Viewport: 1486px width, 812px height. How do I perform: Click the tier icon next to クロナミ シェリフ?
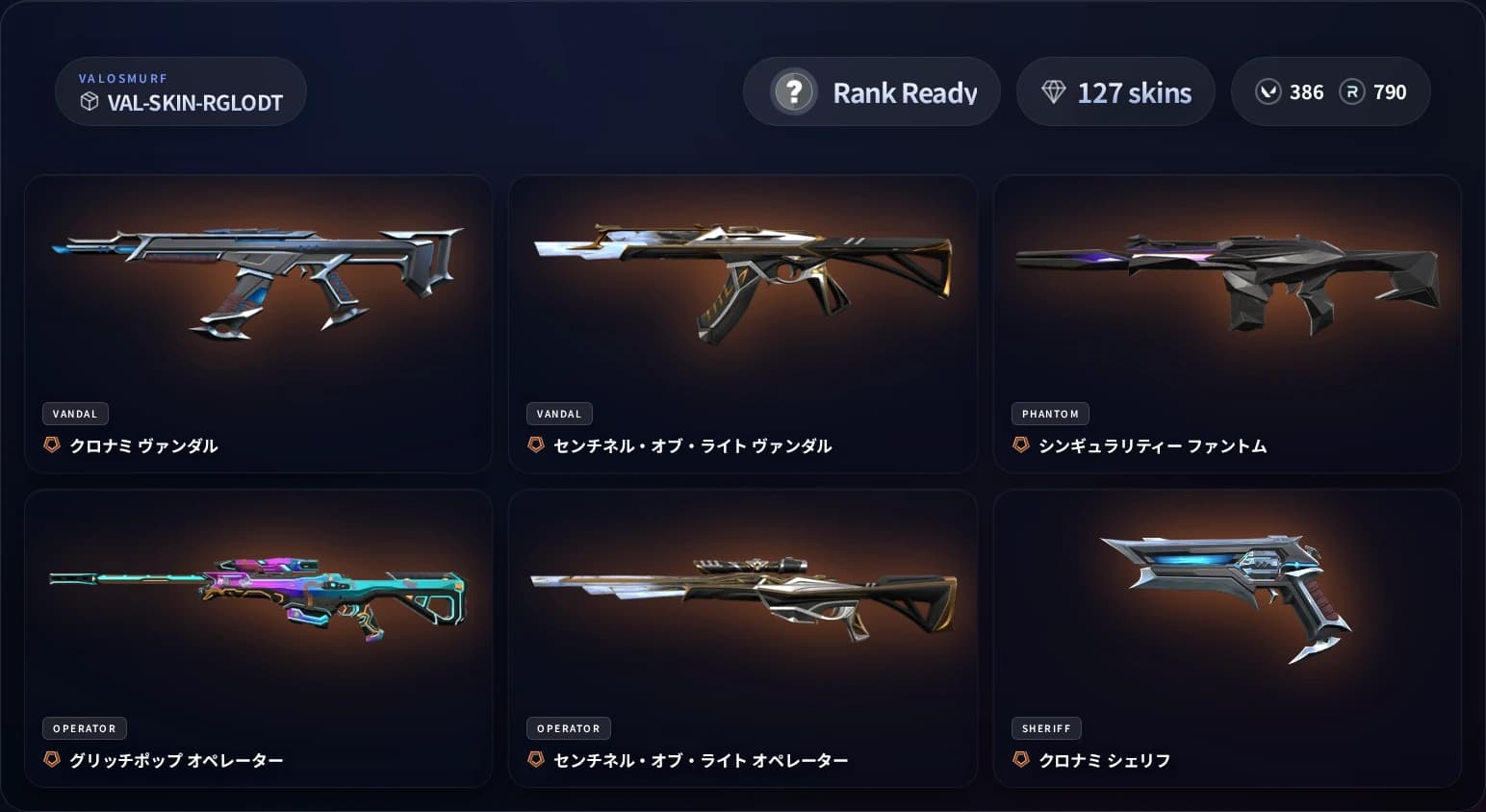(1019, 759)
